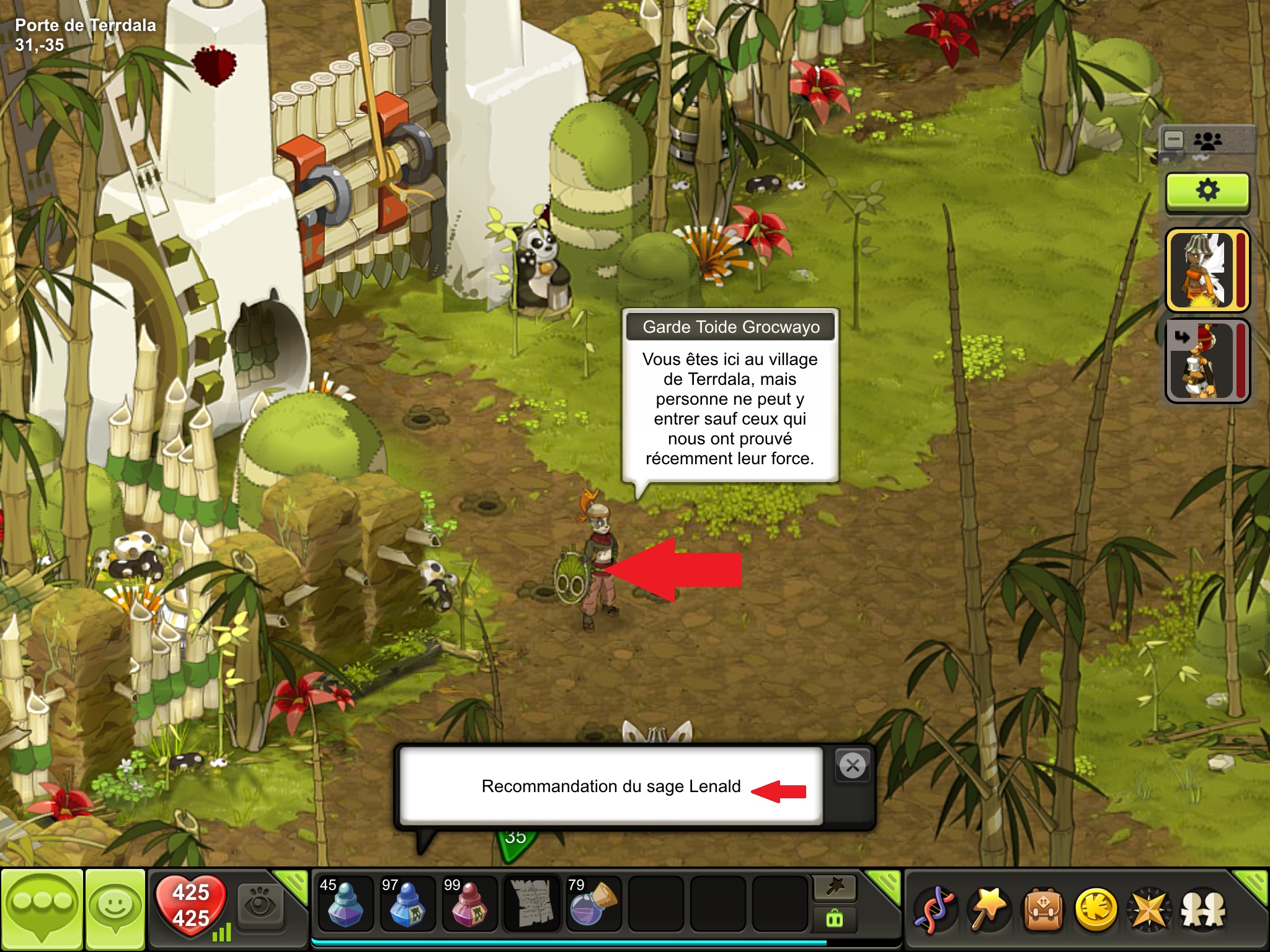Open the backpack inventory

[1043, 910]
